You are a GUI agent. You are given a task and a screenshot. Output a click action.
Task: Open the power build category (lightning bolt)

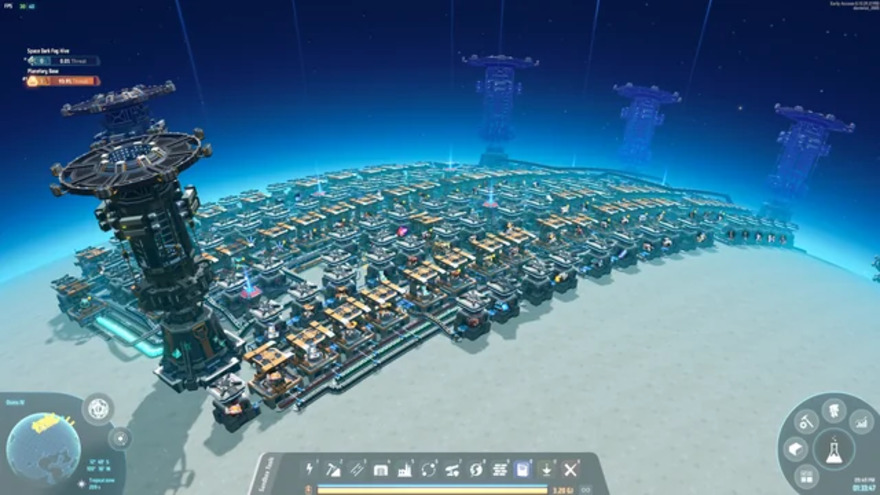(310, 469)
